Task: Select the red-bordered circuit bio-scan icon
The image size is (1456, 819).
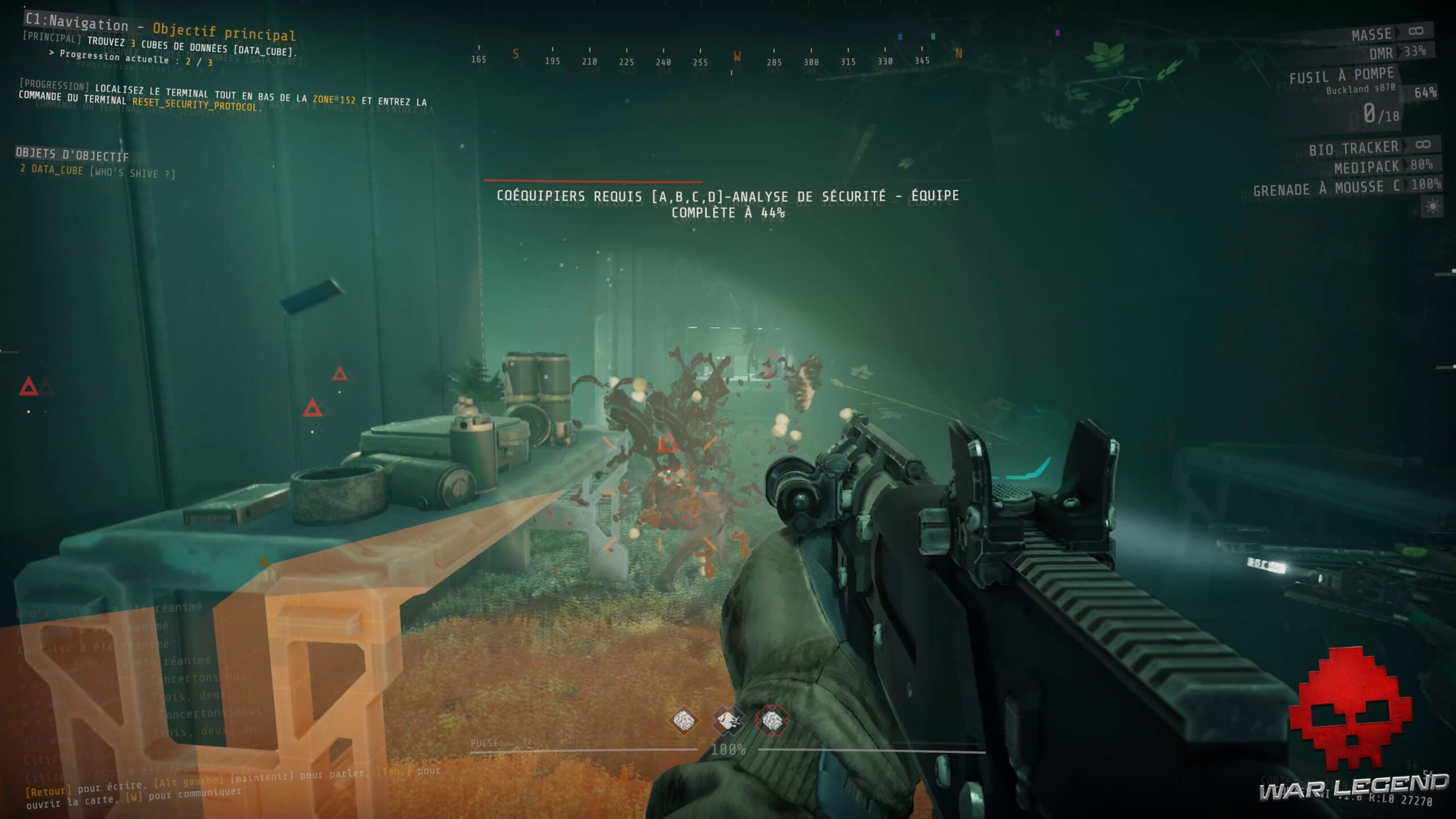Action: coord(773,719)
